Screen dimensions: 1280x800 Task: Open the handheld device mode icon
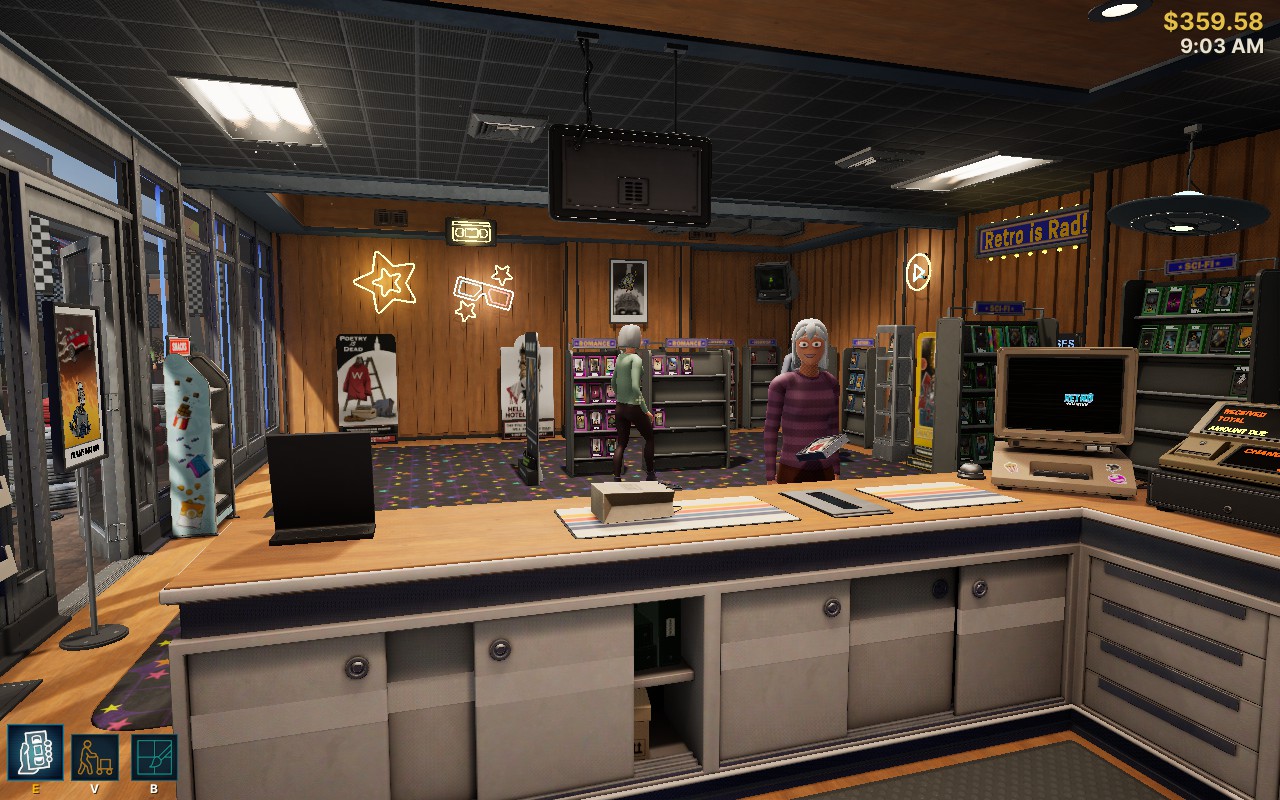point(35,753)
